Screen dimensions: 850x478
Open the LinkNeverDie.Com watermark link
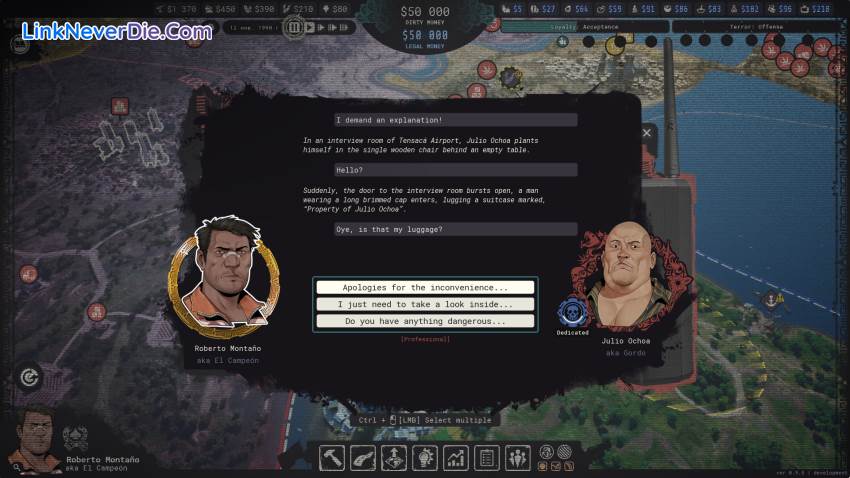[117, 32]
